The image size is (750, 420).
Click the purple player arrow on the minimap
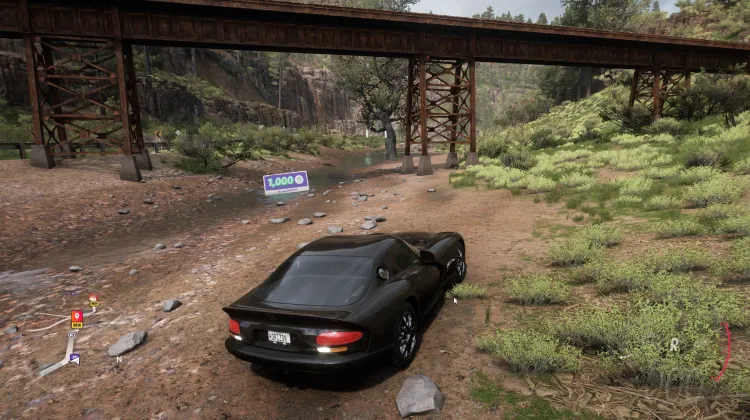click(x=74, y=358)
